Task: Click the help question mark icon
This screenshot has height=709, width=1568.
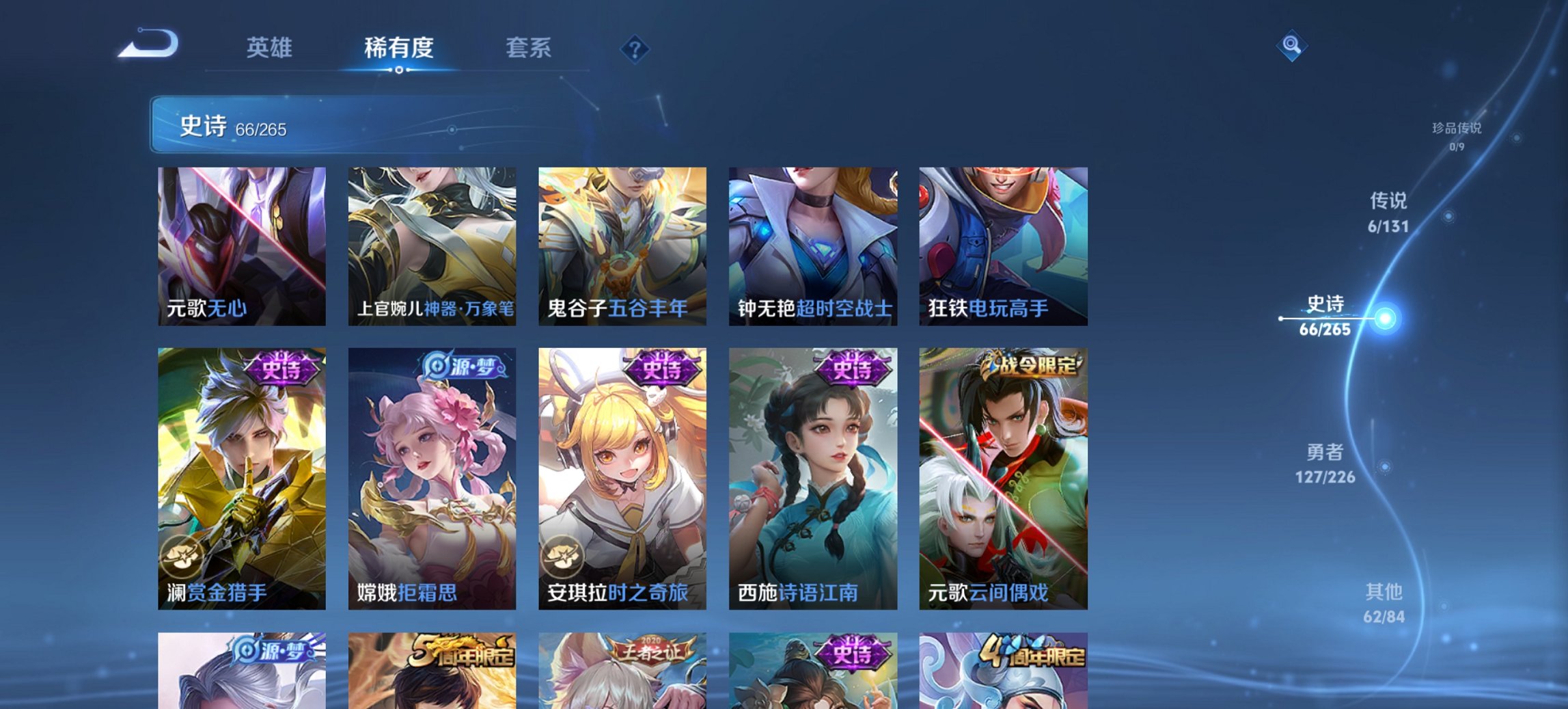Action: 634,48
